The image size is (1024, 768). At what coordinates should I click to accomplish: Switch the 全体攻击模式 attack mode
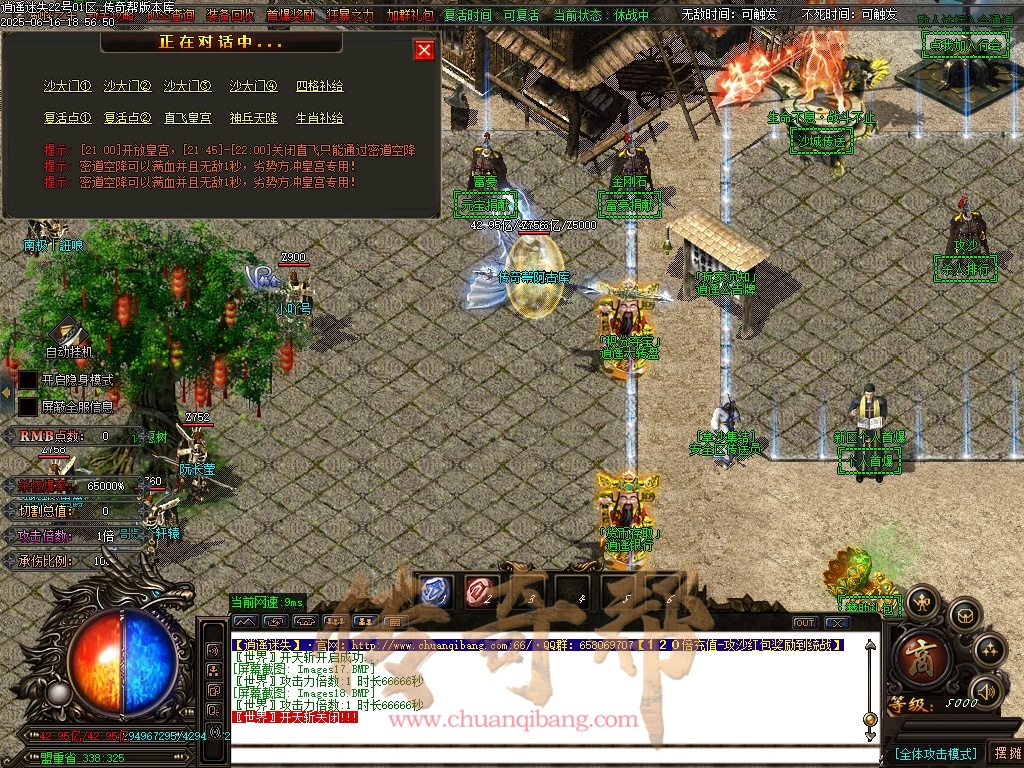pyautogui.click(x=934, y=753)
